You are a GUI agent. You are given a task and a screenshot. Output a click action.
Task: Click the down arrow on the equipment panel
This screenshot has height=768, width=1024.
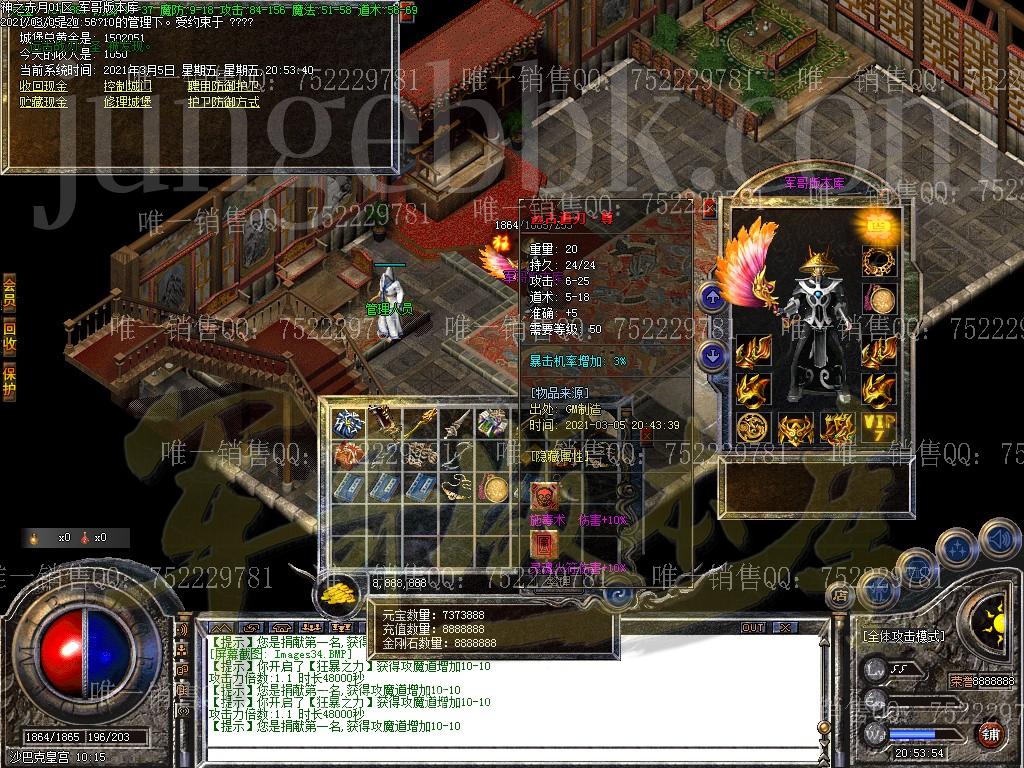[712, 354]
